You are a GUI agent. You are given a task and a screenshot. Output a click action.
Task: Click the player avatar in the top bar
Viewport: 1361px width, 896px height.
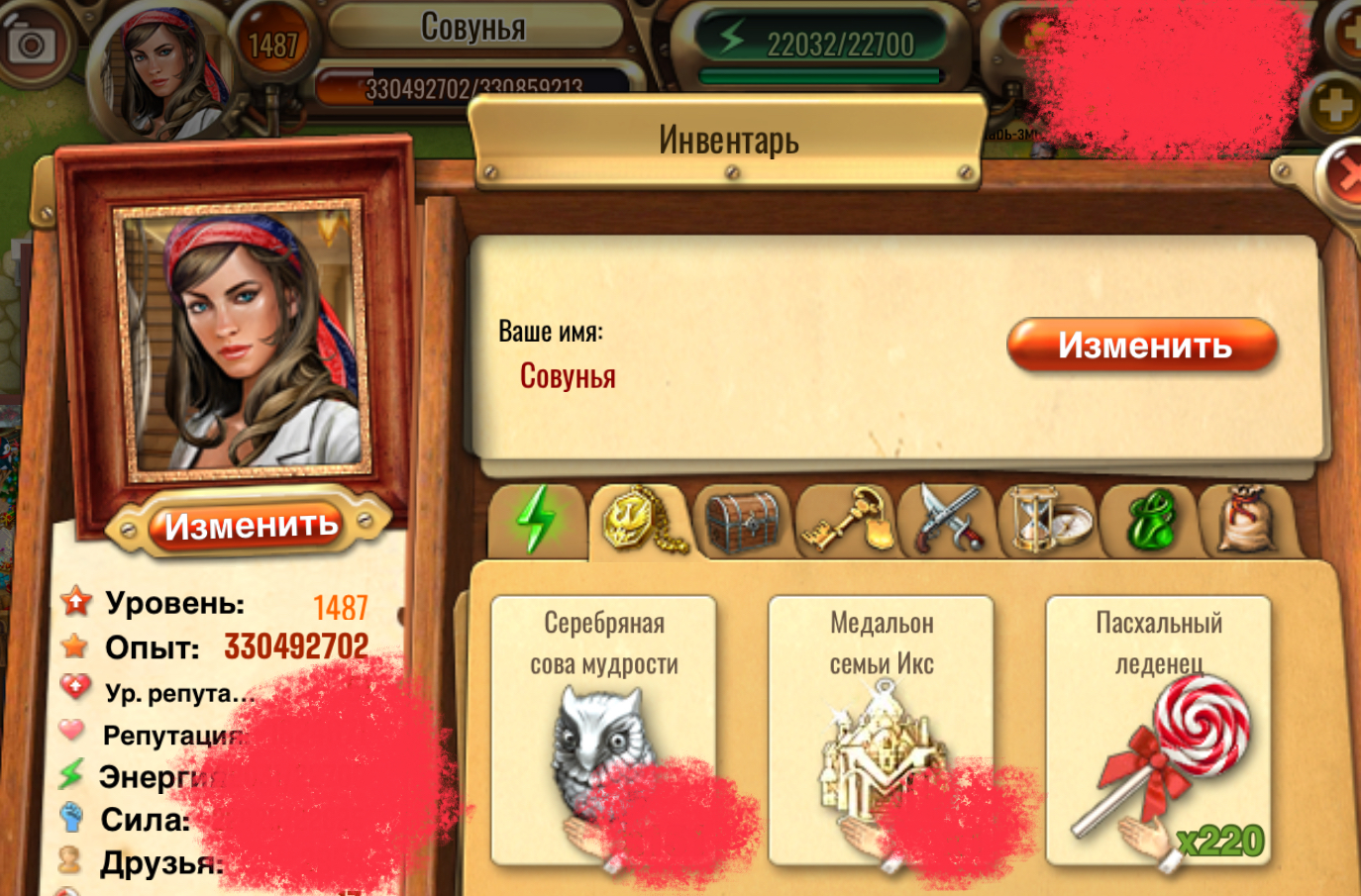[165, 68]
